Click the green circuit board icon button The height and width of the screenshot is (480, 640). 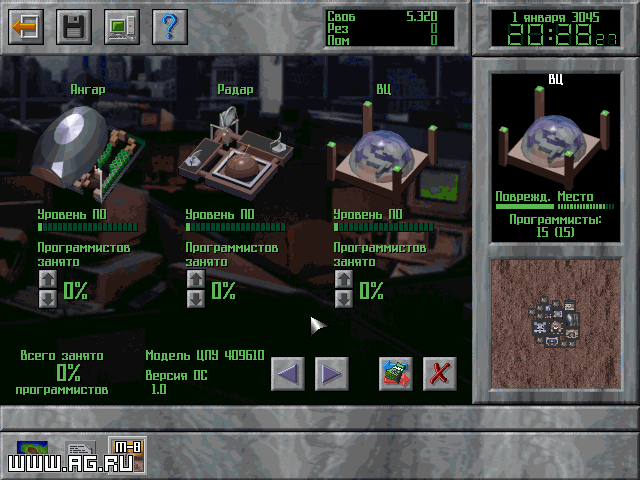coord(396,373)
